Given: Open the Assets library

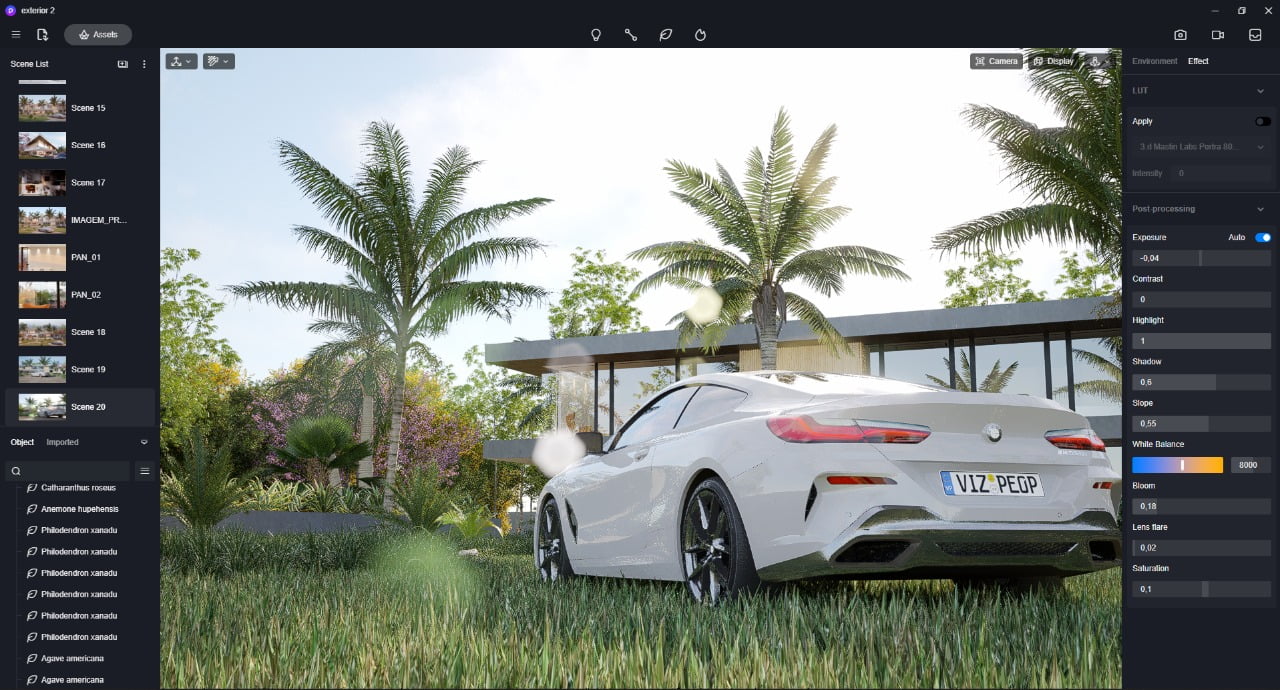Looking at the screenshot, I should pyautogui.click(x=98, y=35).
